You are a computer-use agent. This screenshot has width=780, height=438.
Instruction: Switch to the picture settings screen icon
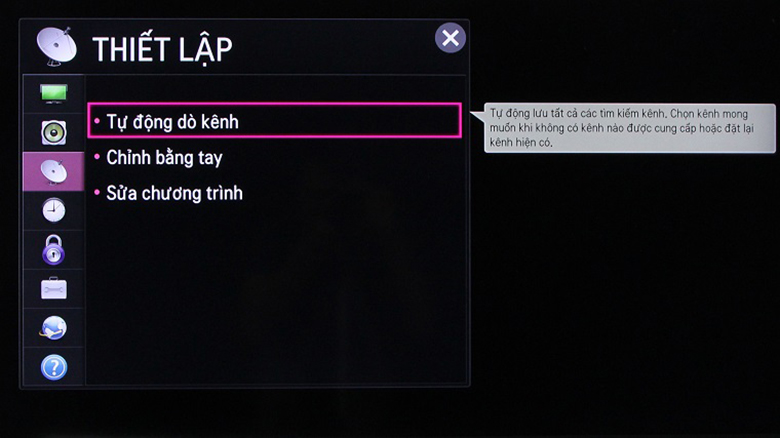click(x=53, y=93)
